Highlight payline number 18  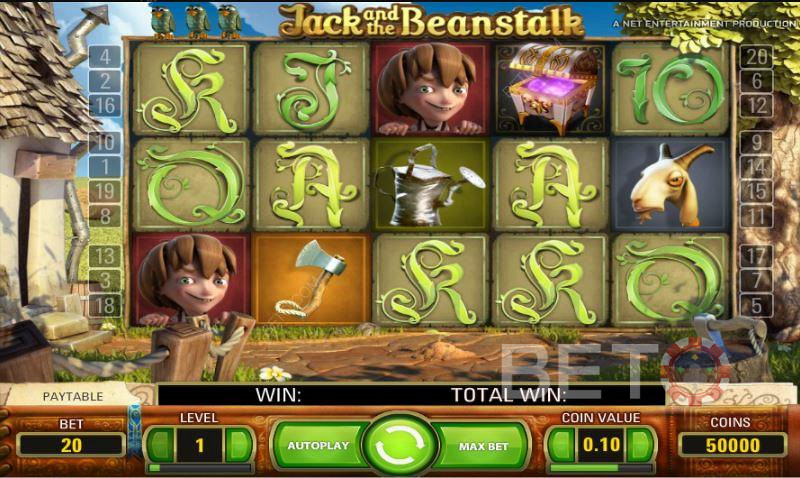(x=105, y=305)
